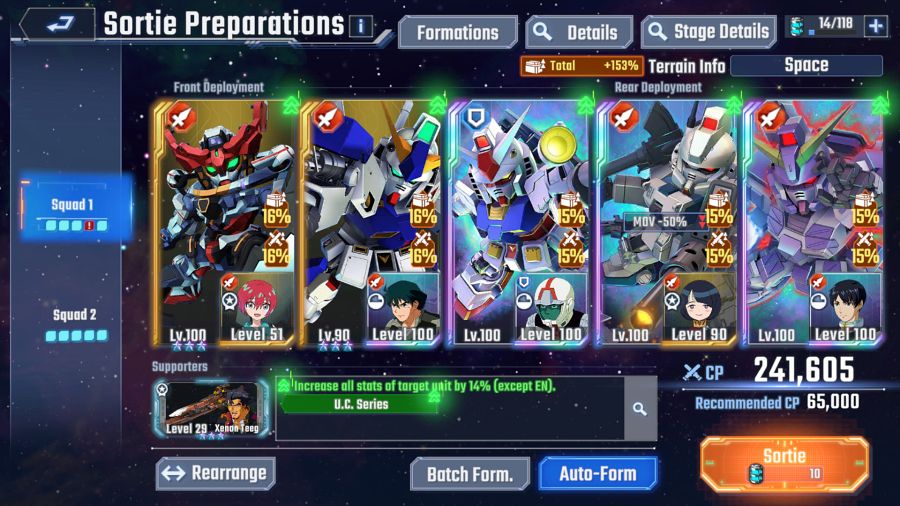The height and width of the screenshot is (506, 900).
Task: Go back using the return arrow
Action: 55,24
